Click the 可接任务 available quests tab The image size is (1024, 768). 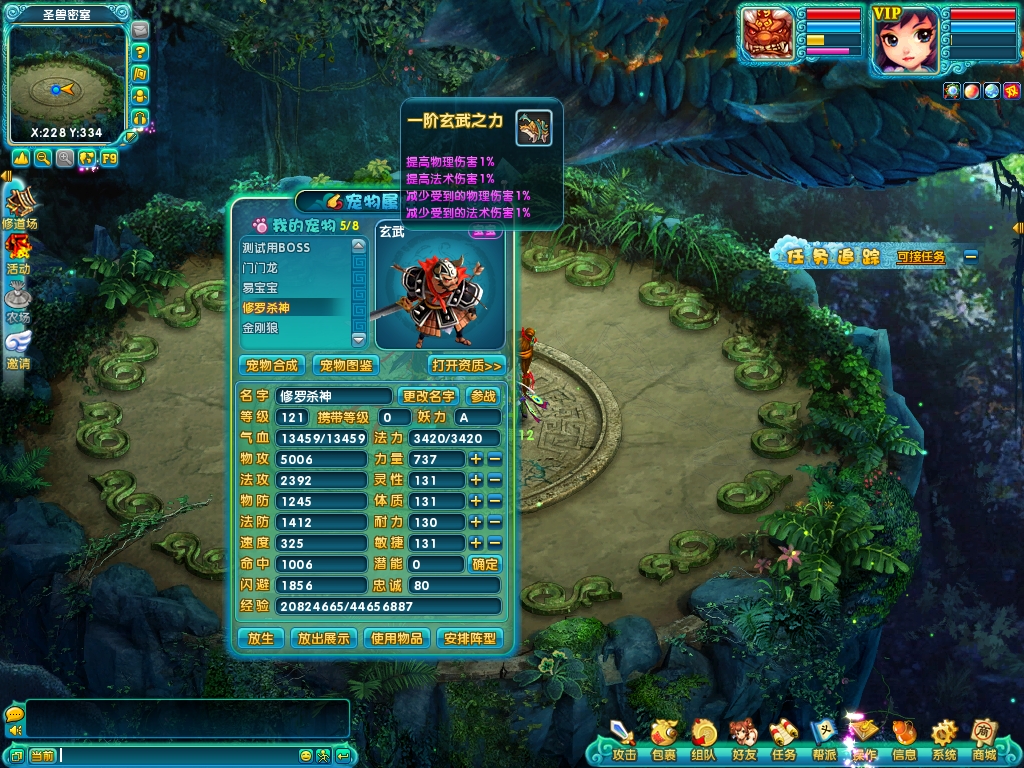(x=921, y=257)
